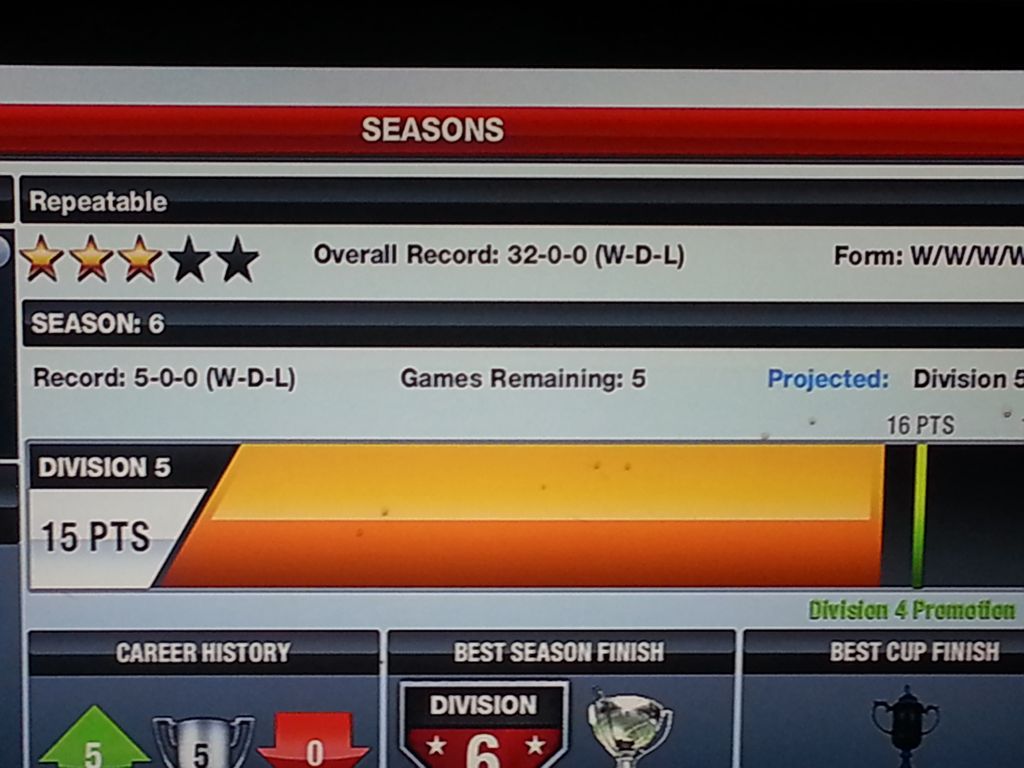Select the Best Season Finish panel
Viewport: 1024px width, 768px height.
coord(559,653)
